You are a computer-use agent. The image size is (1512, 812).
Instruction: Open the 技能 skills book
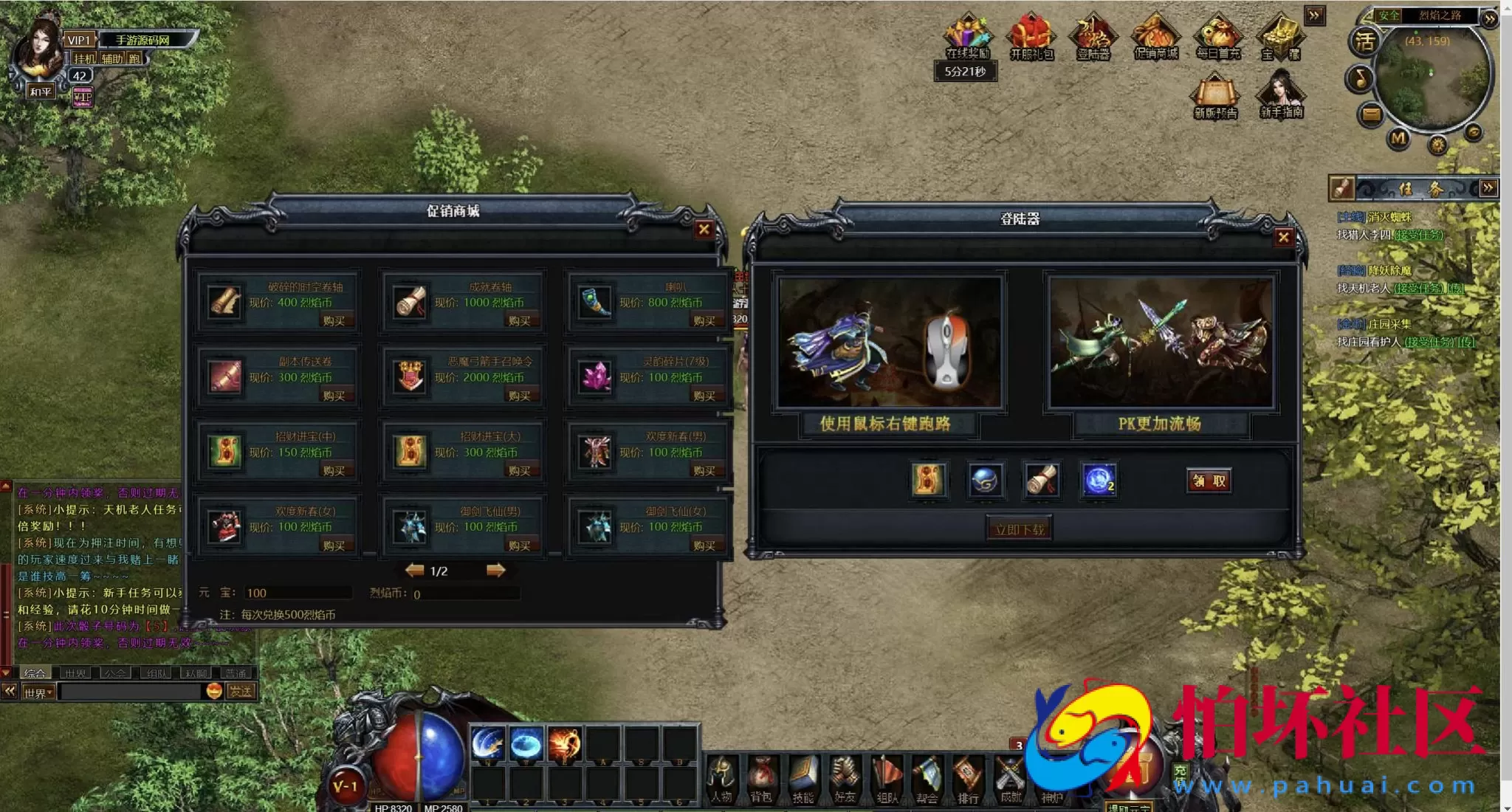(803, 779)
